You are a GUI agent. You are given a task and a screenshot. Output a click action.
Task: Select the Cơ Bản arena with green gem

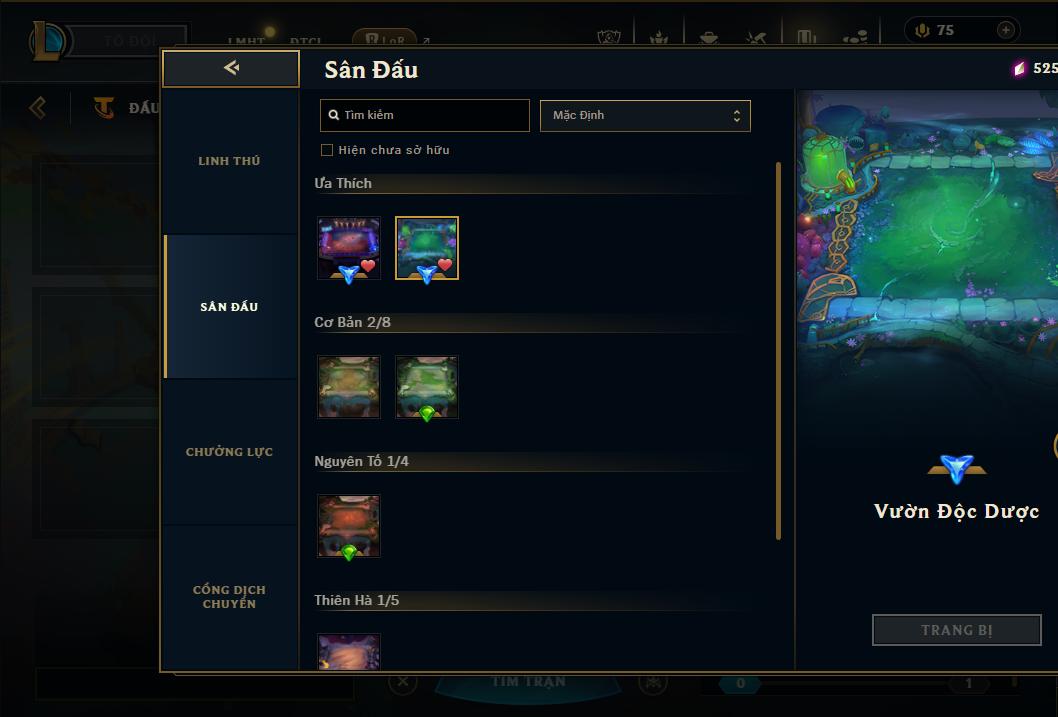pos(427,387)
